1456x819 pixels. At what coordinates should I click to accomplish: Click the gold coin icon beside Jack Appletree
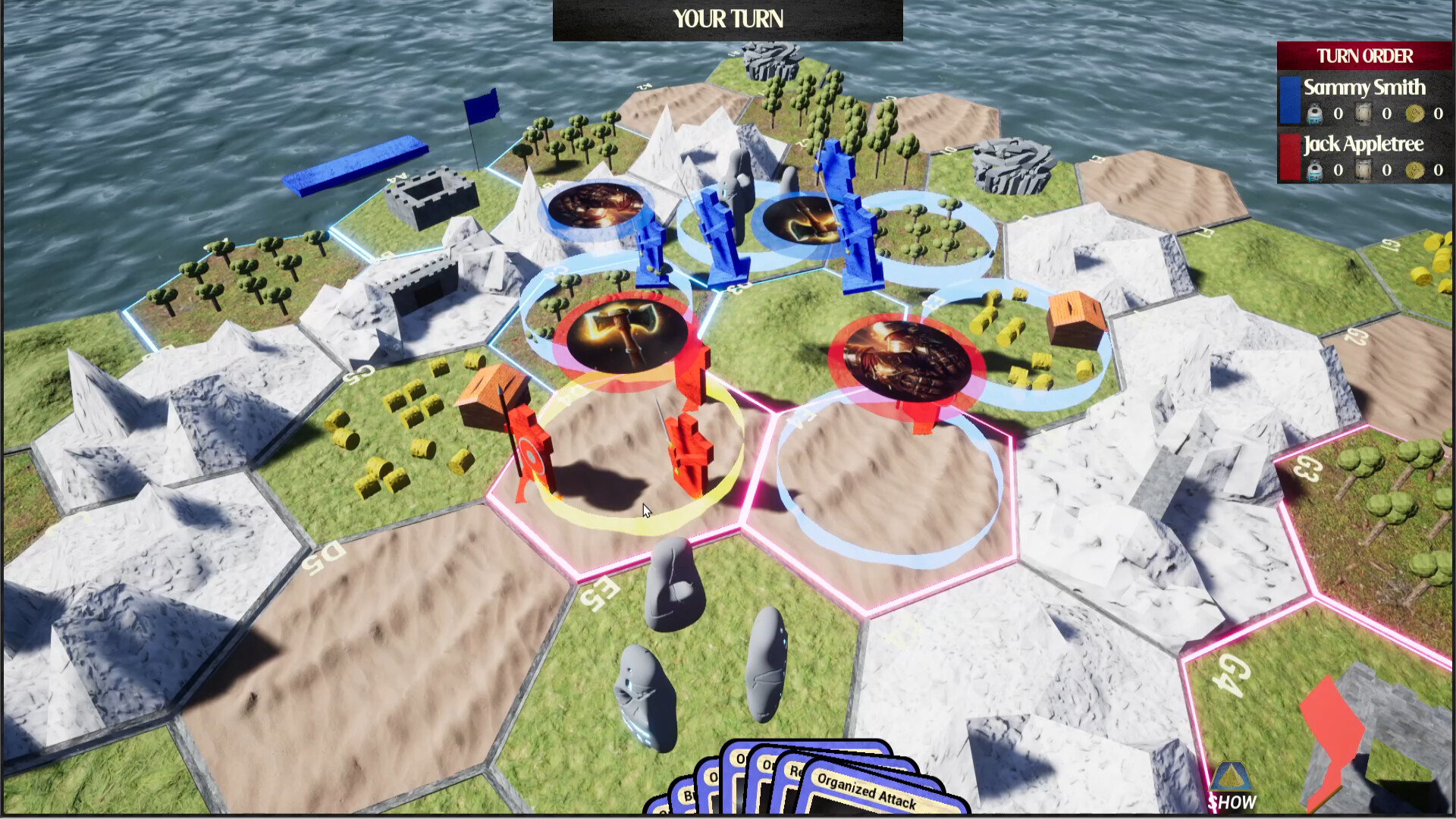[x=1414, y=170]
